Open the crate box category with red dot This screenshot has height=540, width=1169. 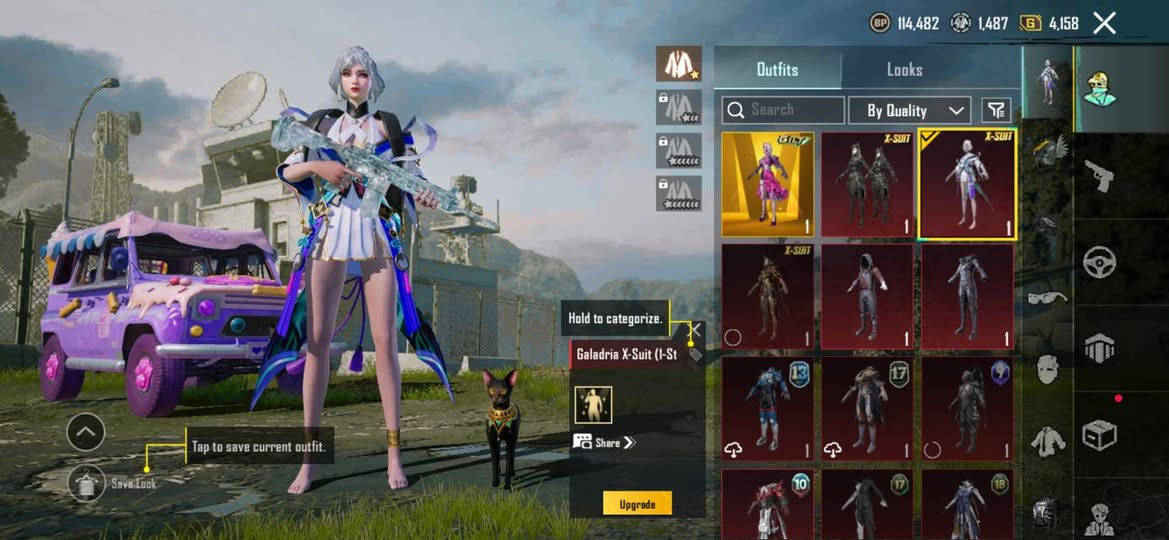(1100, 434)
